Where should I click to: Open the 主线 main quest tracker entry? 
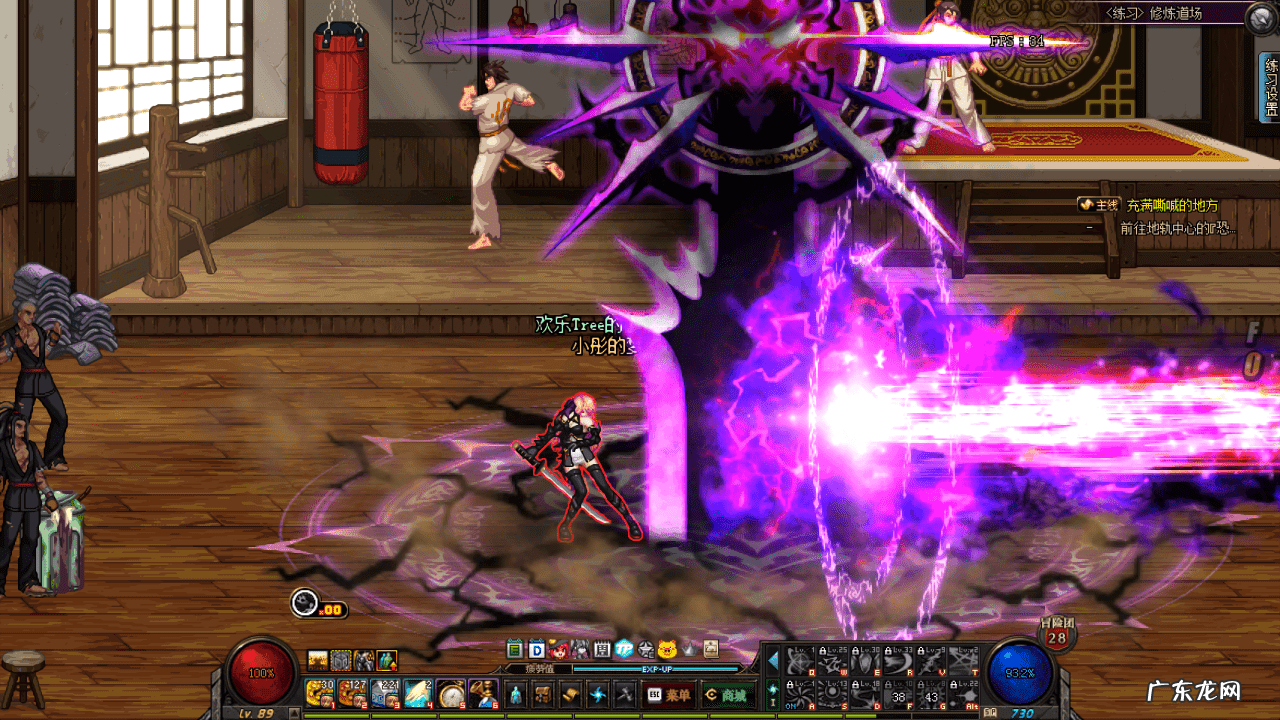tap(1098, 205)
